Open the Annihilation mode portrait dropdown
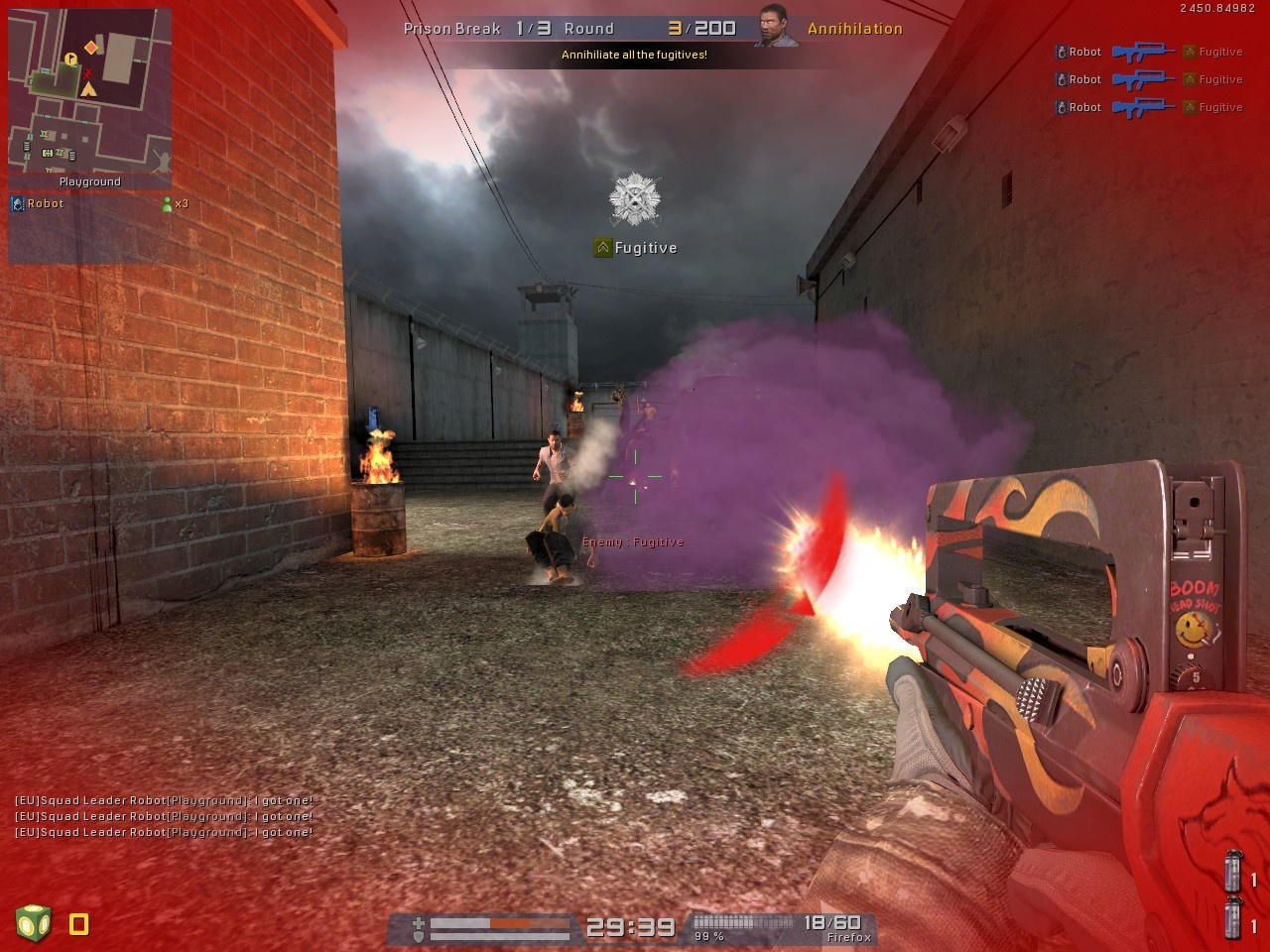Image resolution: width=1270 pixels, height=952 pixels. tap(774, 27)
